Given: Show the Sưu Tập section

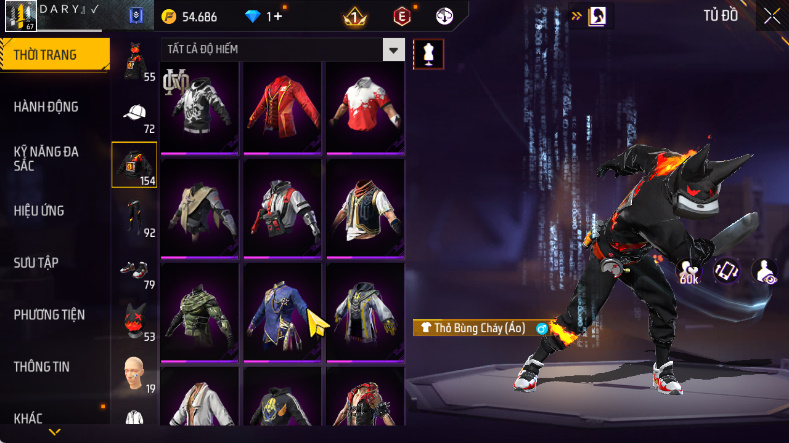Looking at the screenshot, I should 36,262.
